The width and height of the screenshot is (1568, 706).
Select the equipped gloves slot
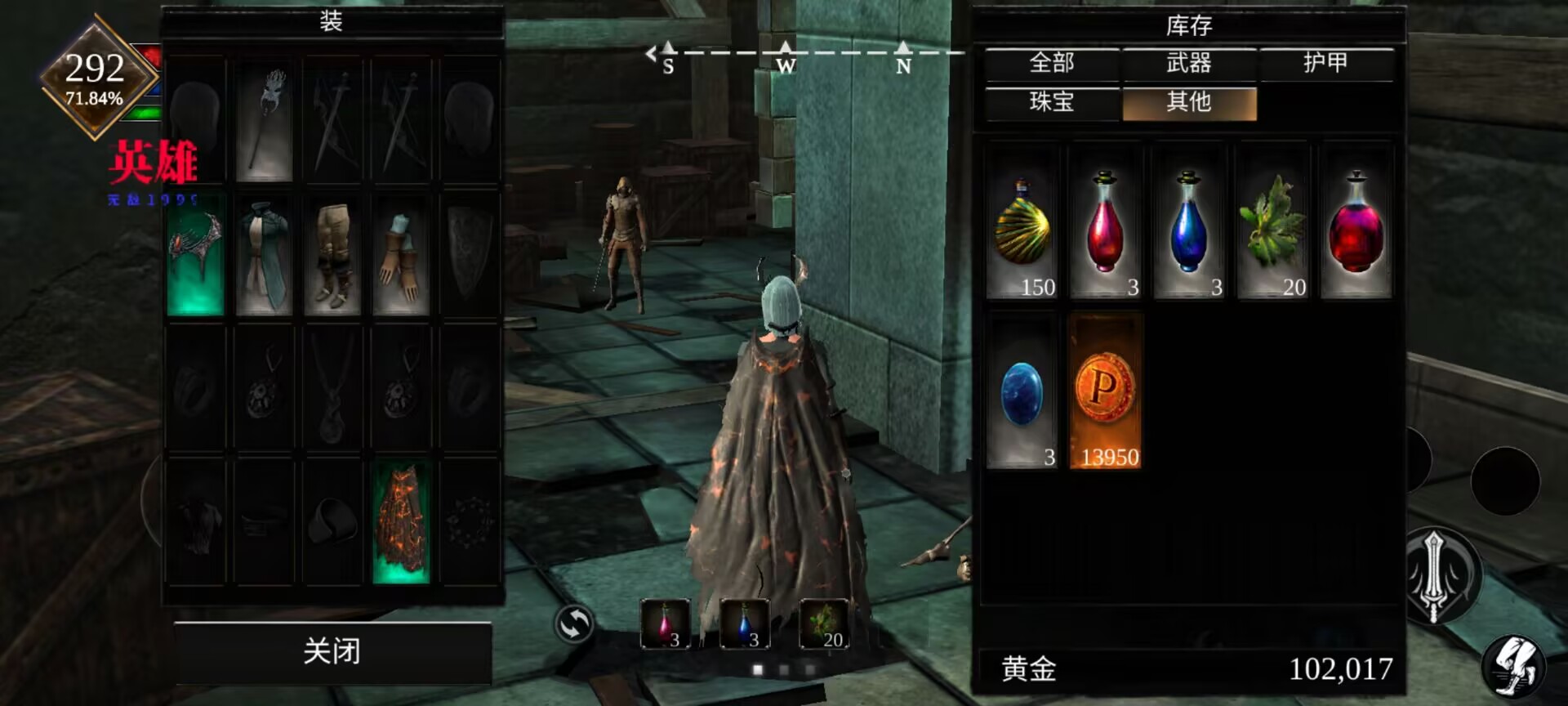coord(401,255)
